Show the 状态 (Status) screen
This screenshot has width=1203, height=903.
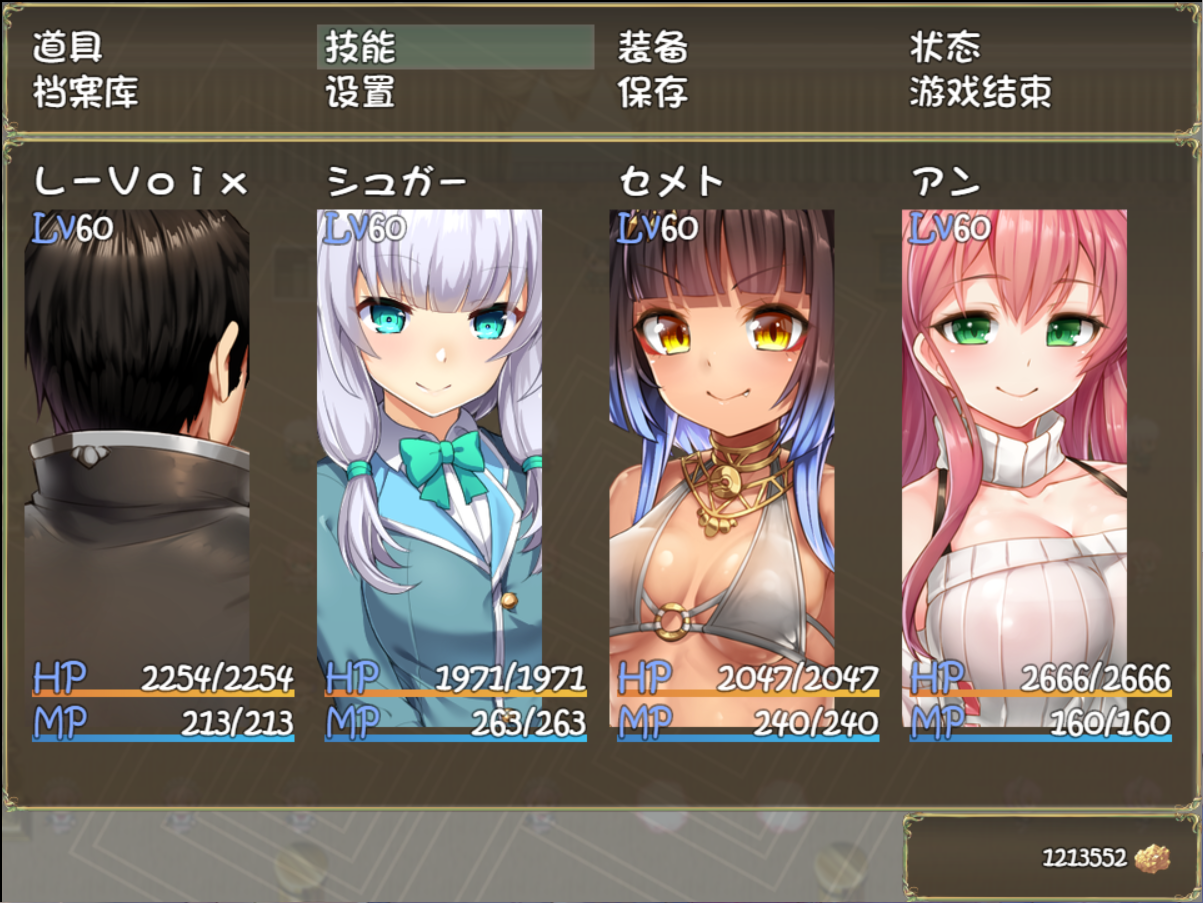click(945, 47)
